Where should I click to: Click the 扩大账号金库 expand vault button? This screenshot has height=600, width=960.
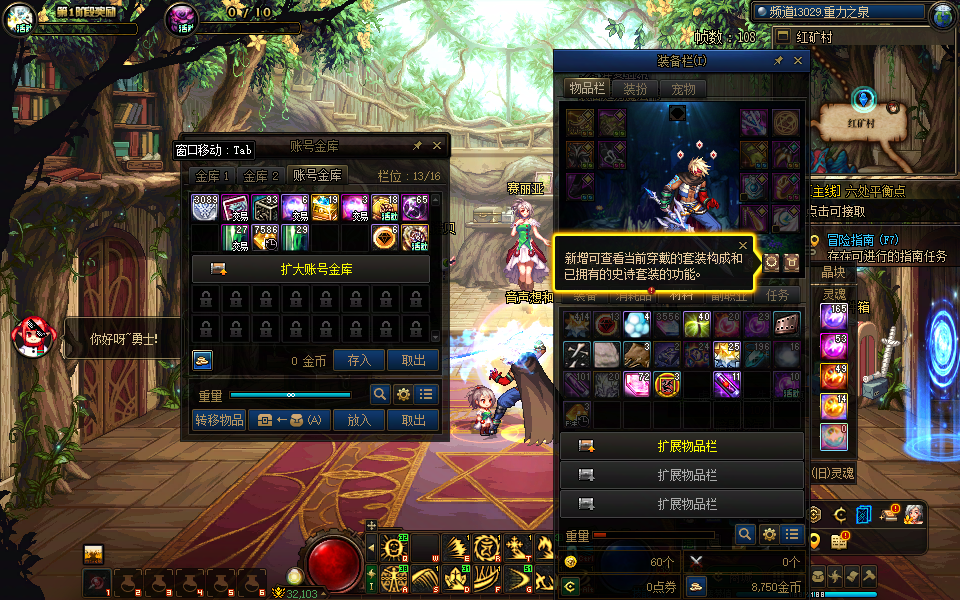tap(310, 269)
